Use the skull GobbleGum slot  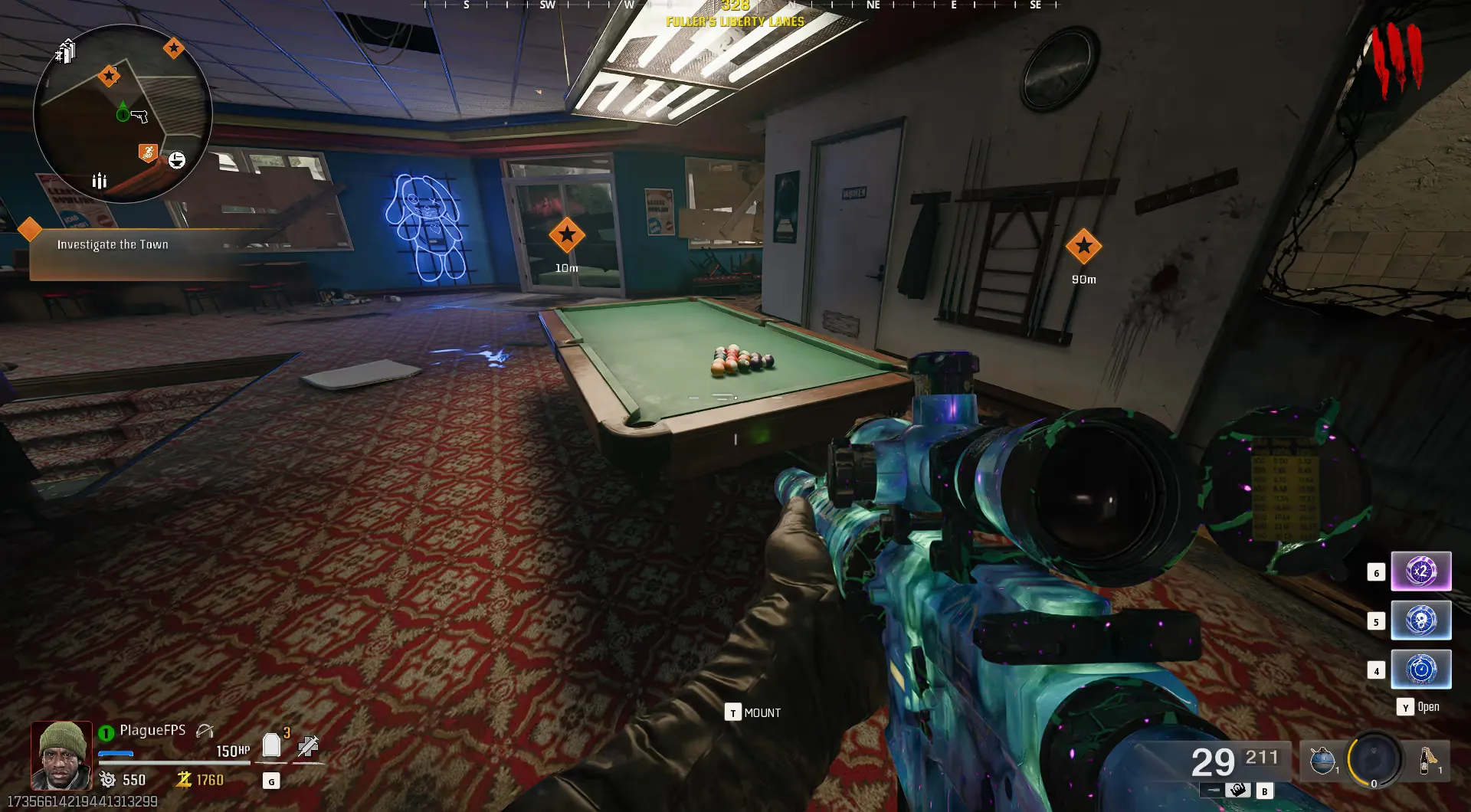(1420, 620)
